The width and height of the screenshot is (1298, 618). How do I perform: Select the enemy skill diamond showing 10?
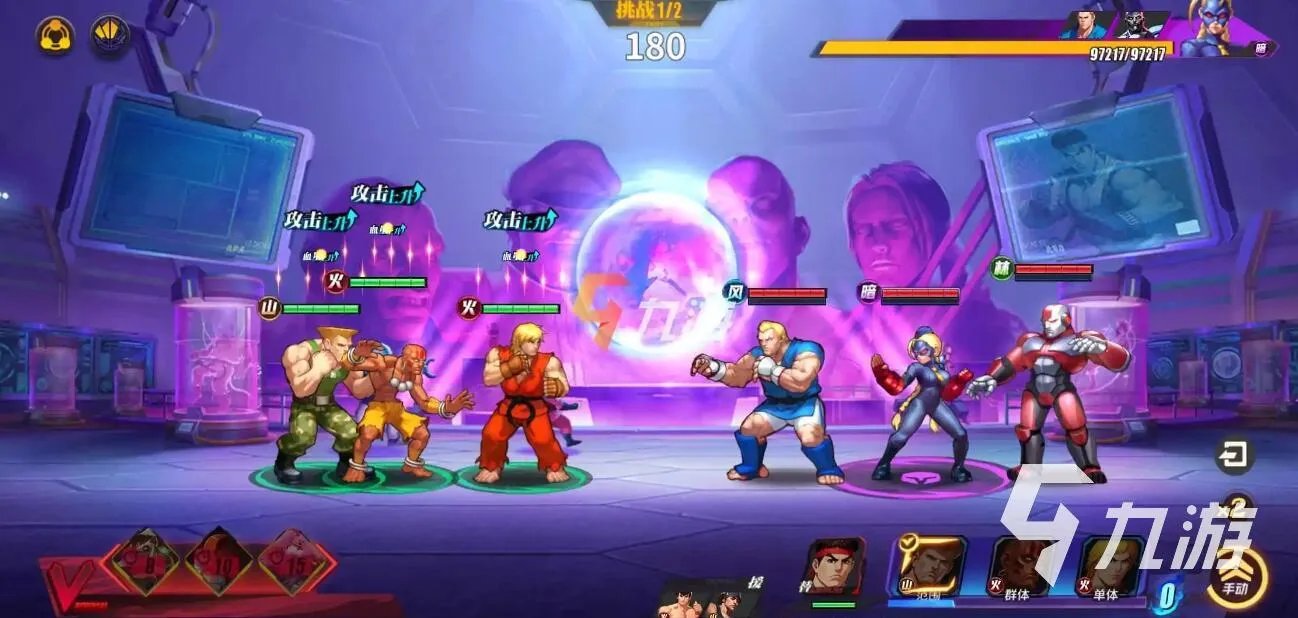coord(219,561)
